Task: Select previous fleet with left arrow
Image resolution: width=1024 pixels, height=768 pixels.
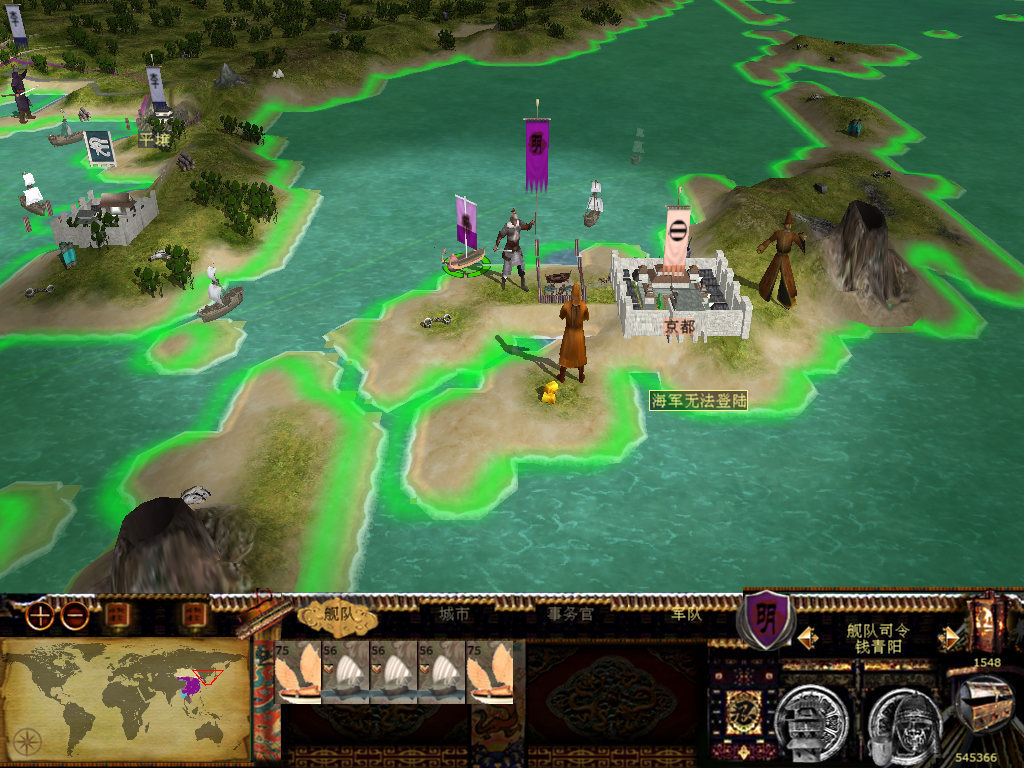Action: pos(803,637)
